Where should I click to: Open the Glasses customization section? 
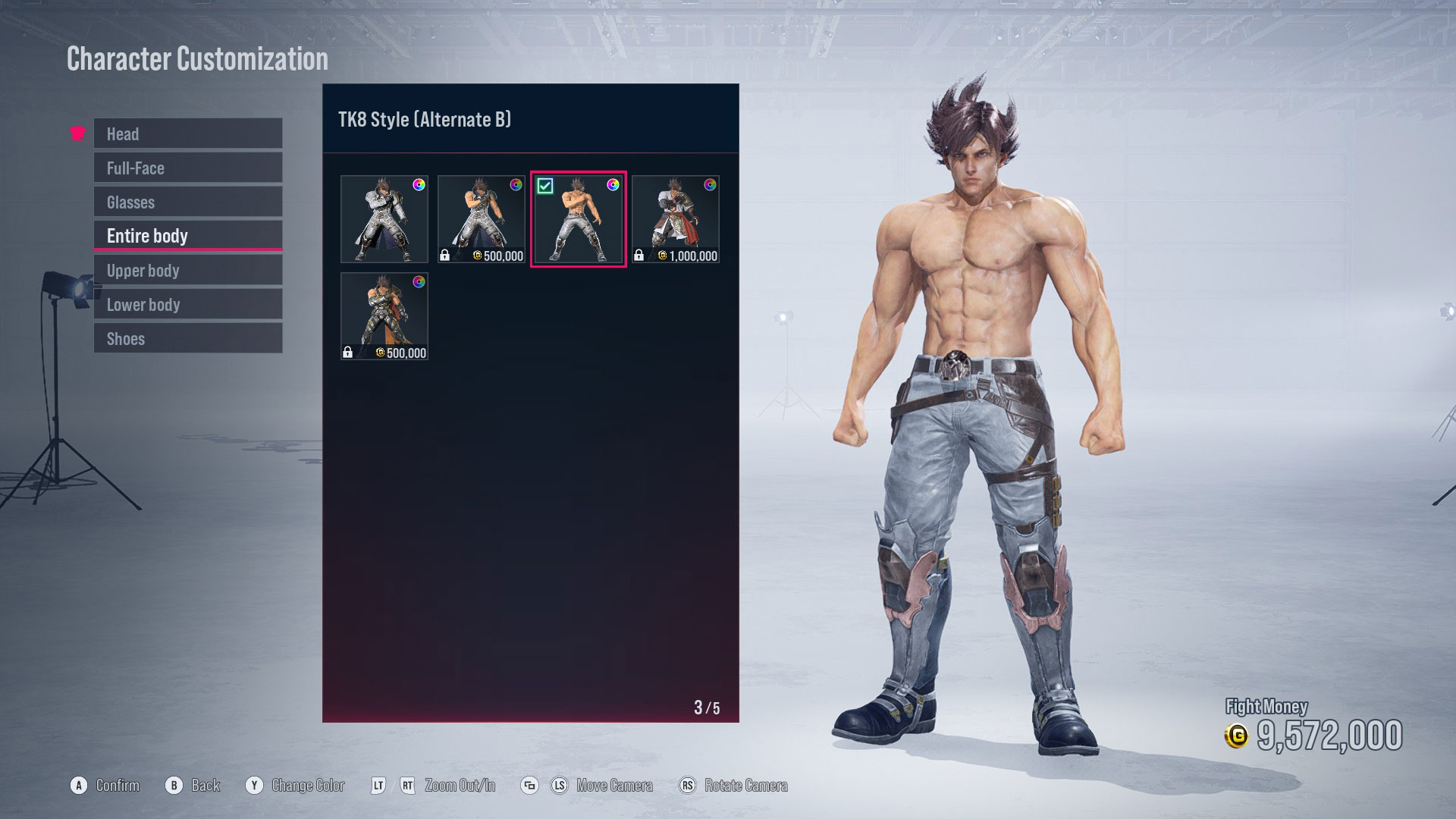pos(187,202)
